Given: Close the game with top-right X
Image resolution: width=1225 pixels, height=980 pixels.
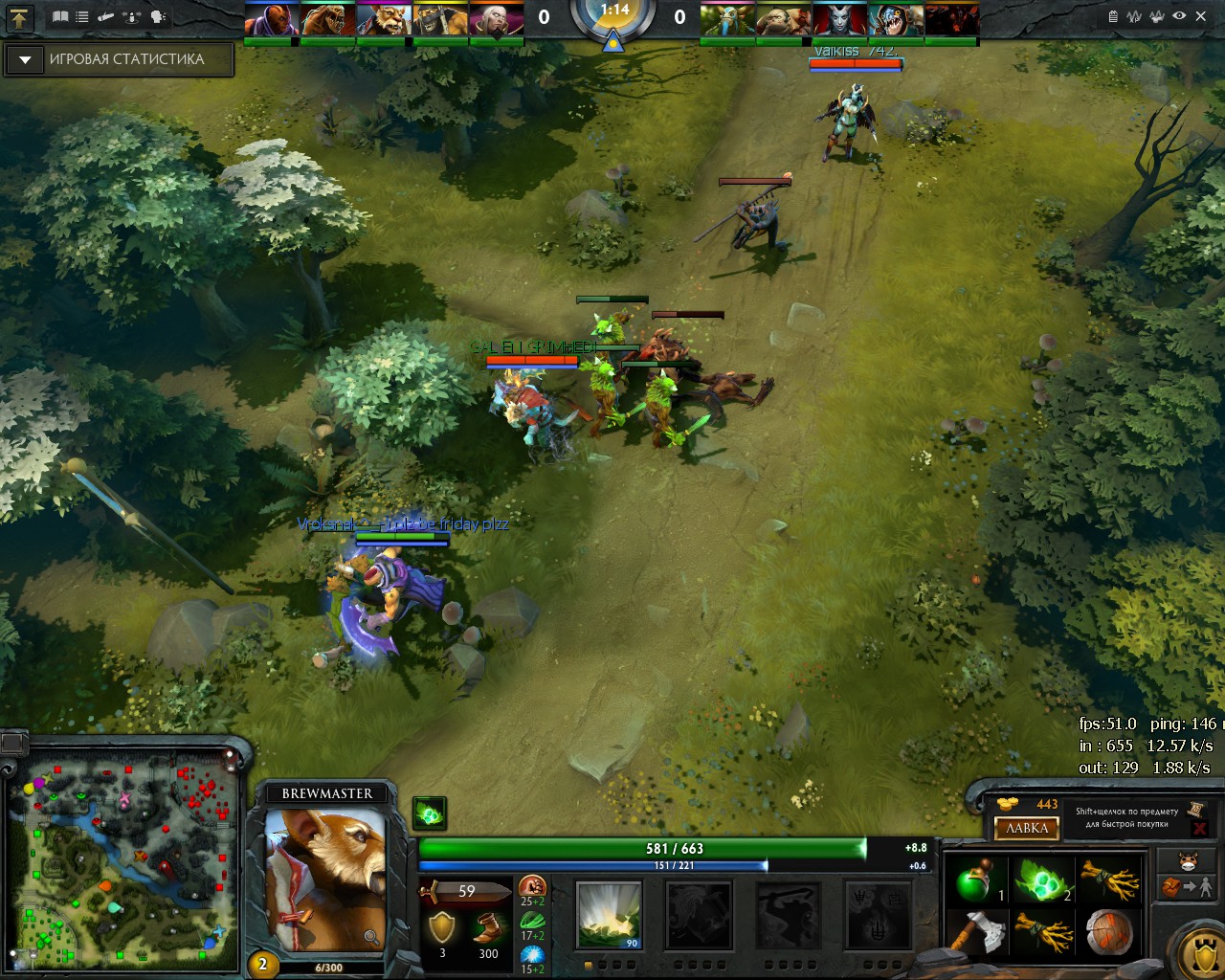Looking at the screenshot, I should 1201,16.
